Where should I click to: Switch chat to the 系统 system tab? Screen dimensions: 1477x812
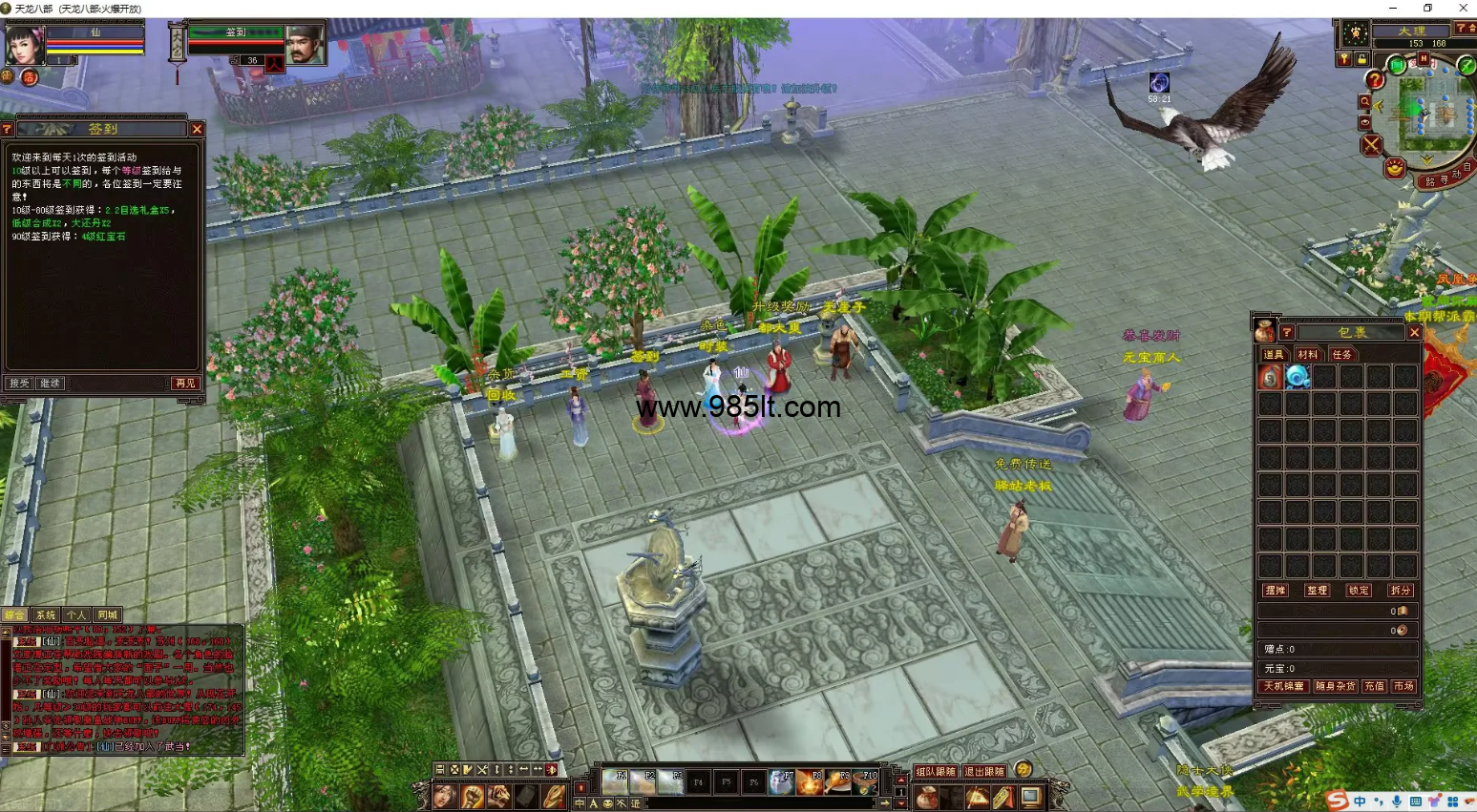[x=46, y=615]
